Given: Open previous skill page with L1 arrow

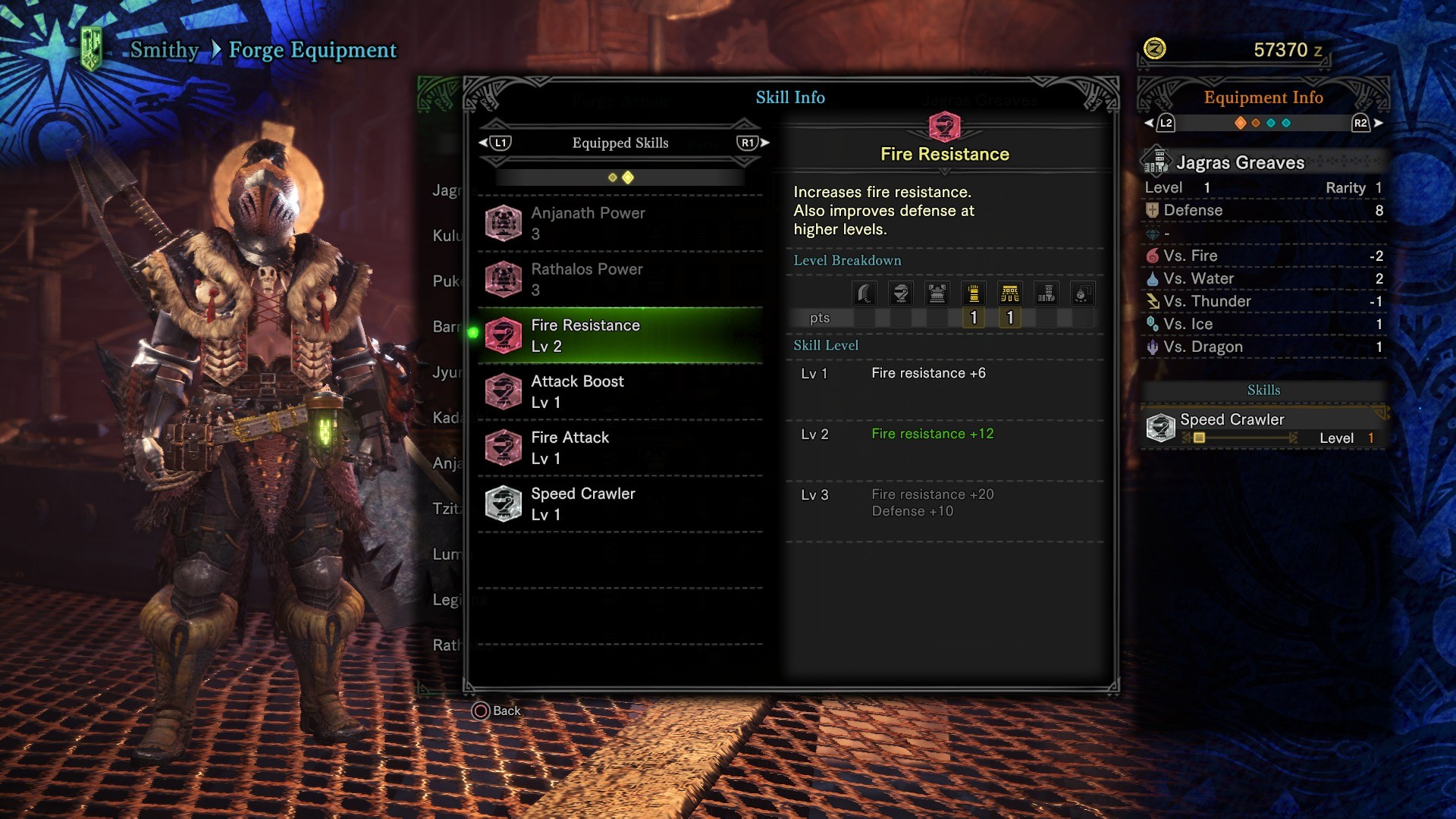Looking at the screenshot, I should pos(483,142).
